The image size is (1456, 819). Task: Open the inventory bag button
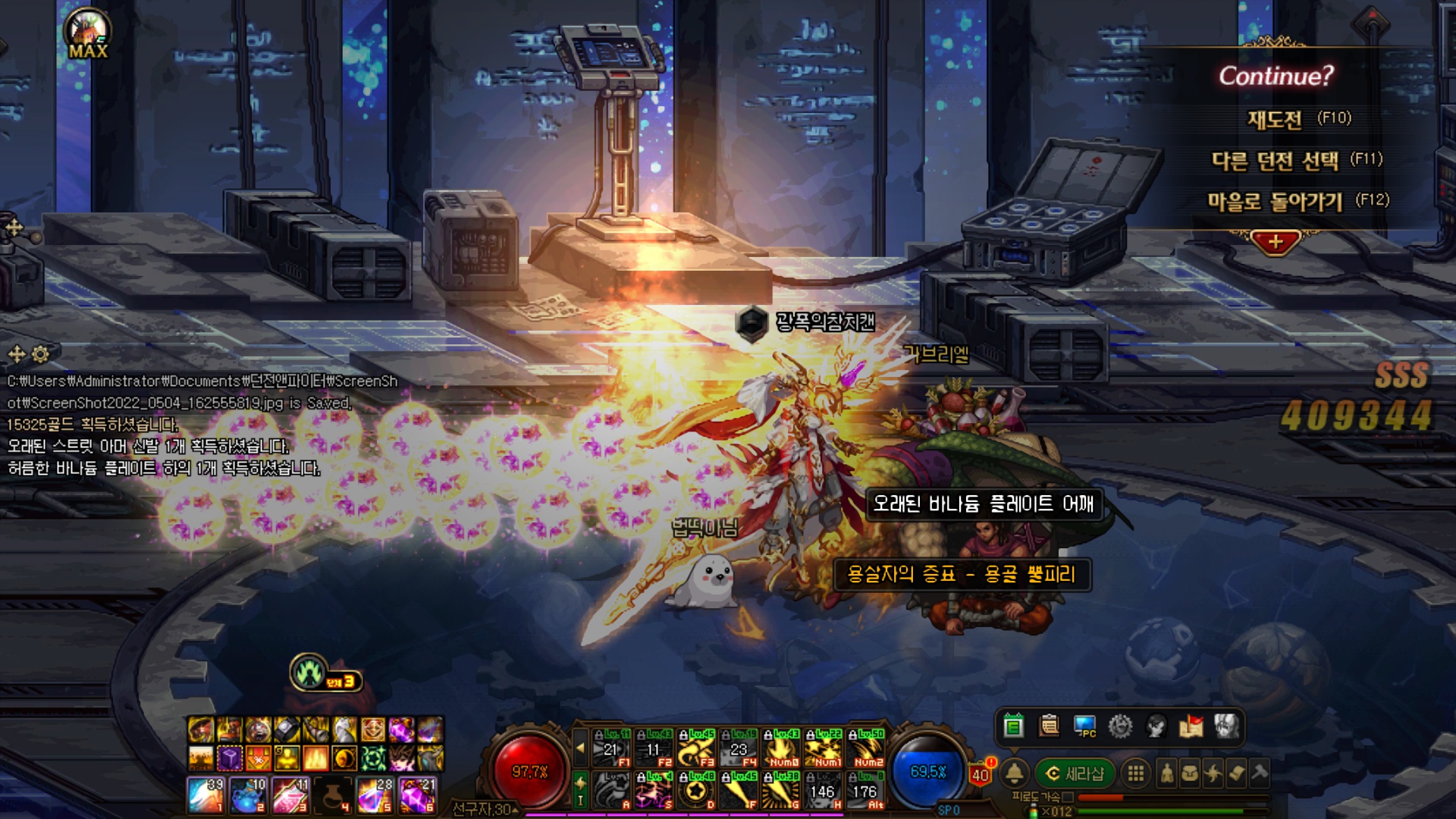click(x=1191, y=773)
